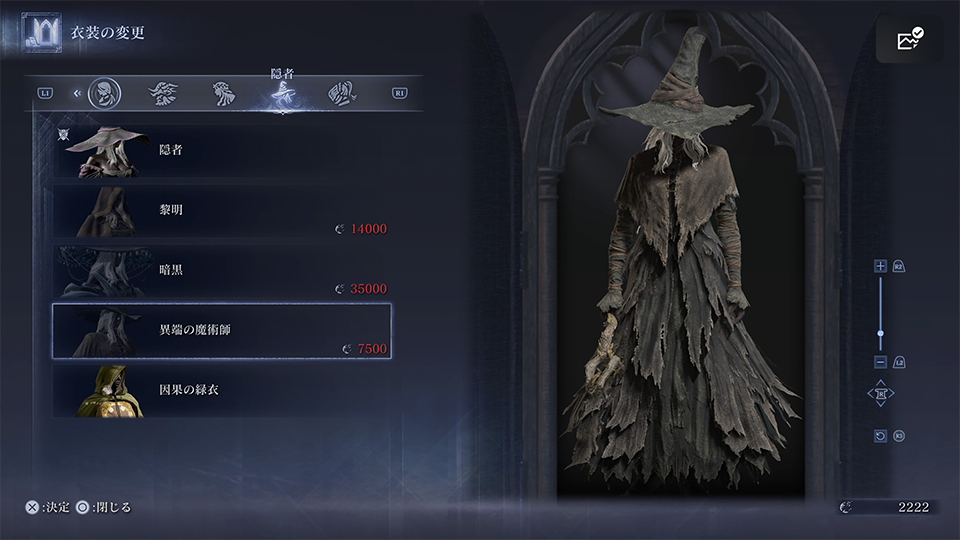Image resolution: width=960 pixels, height=540 pixels.
Task: Open the winged bird-crest character tab
Action: (163, 94)
